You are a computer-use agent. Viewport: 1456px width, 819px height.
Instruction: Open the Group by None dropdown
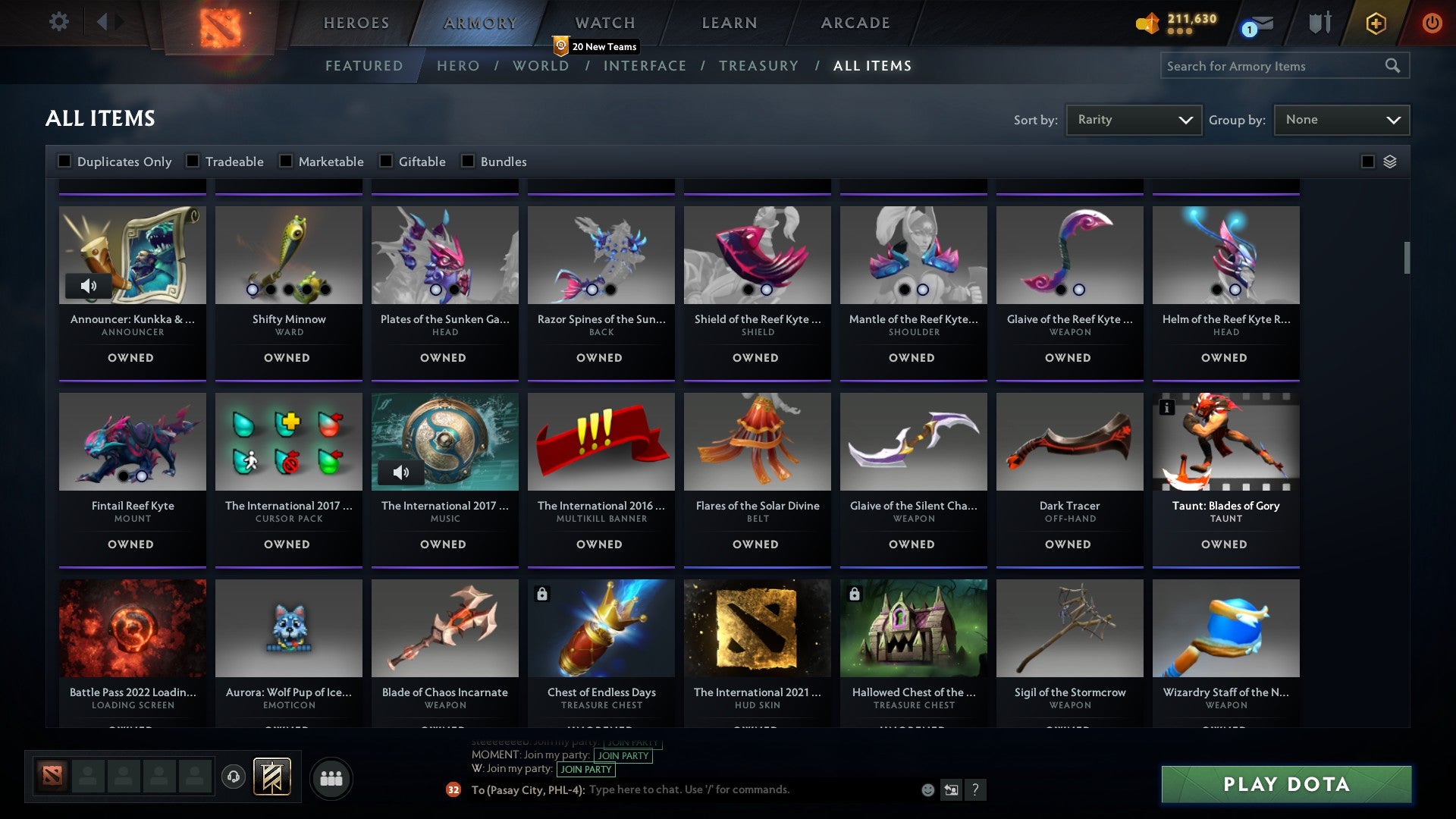1341,119
